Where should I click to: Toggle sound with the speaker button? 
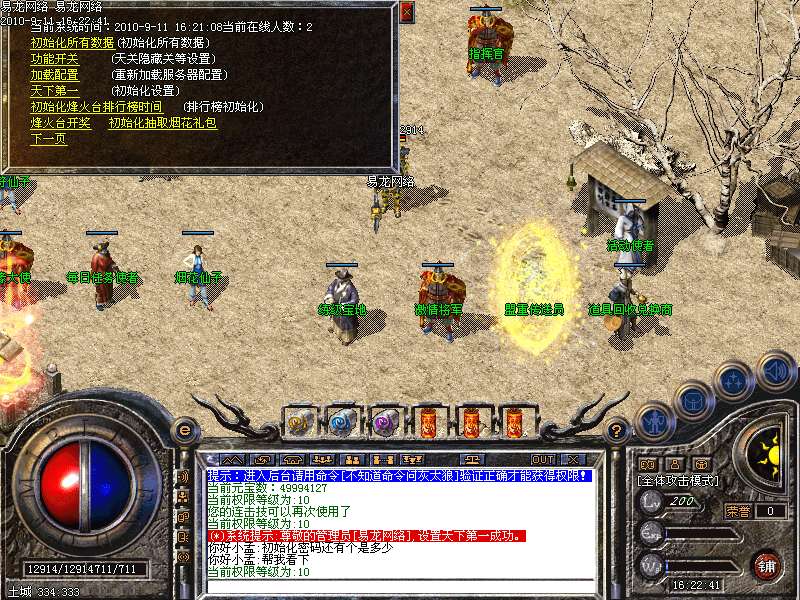(x=775, y=371)
